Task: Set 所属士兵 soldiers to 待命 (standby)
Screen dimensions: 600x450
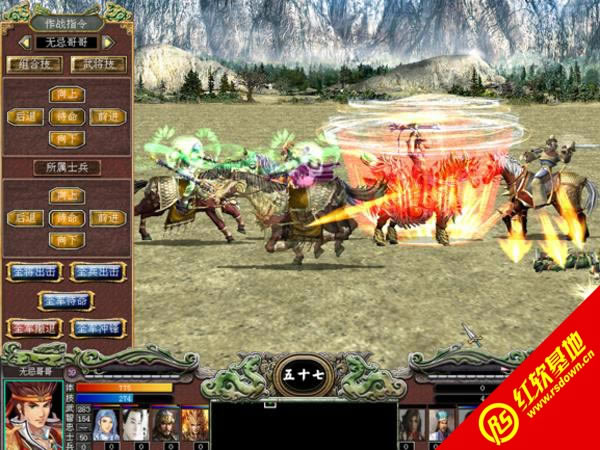Action: [x=66, y=218]
